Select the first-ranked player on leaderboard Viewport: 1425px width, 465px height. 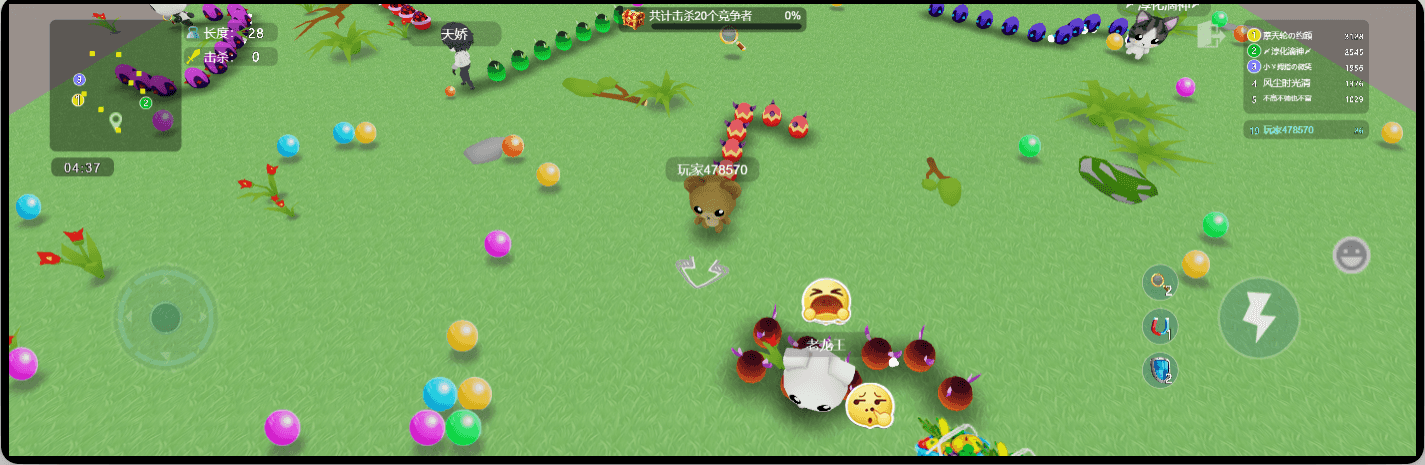[x=1306, y=36]
